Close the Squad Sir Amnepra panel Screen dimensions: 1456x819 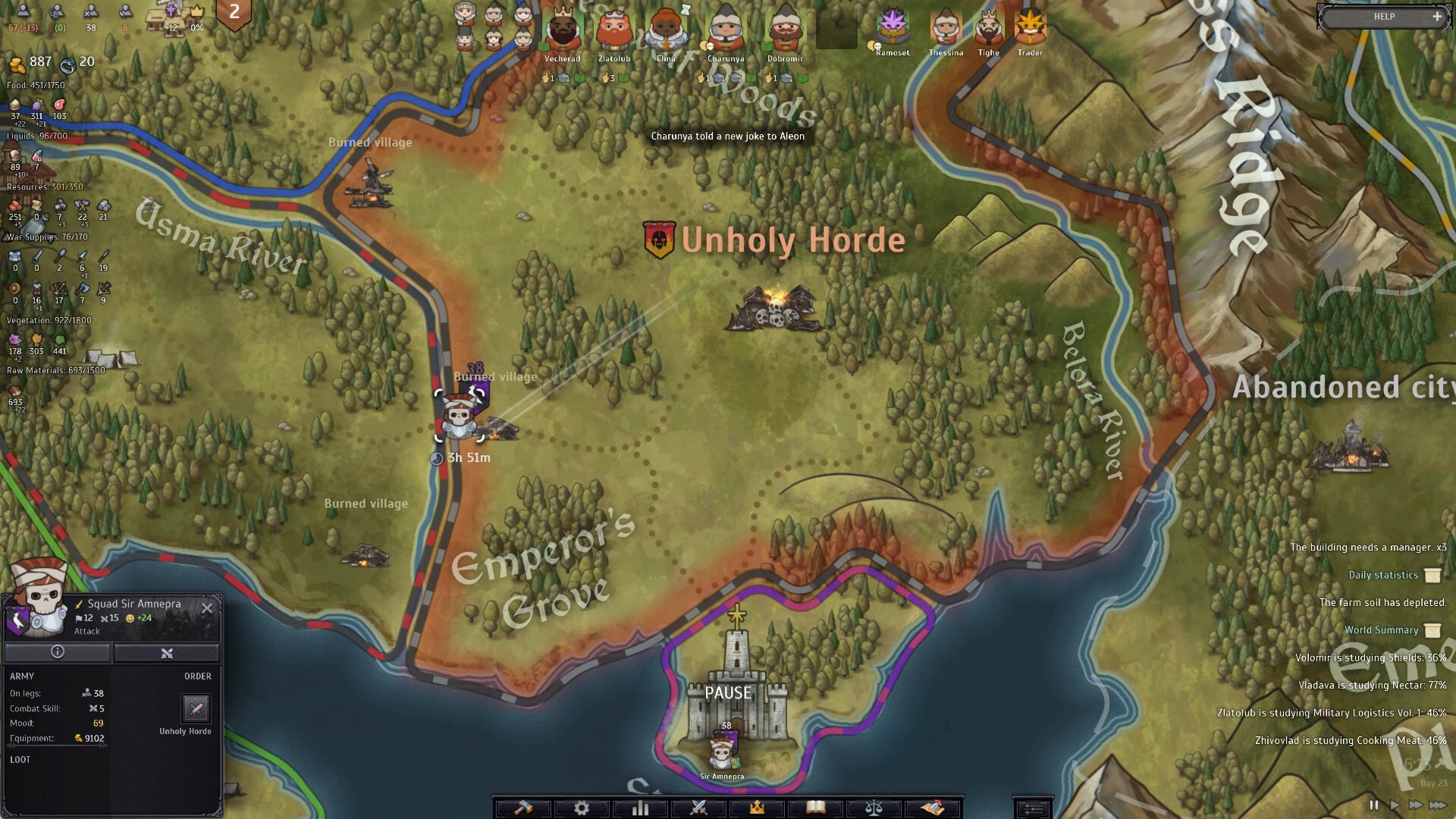pyautogui.click(x=207, y=608)
